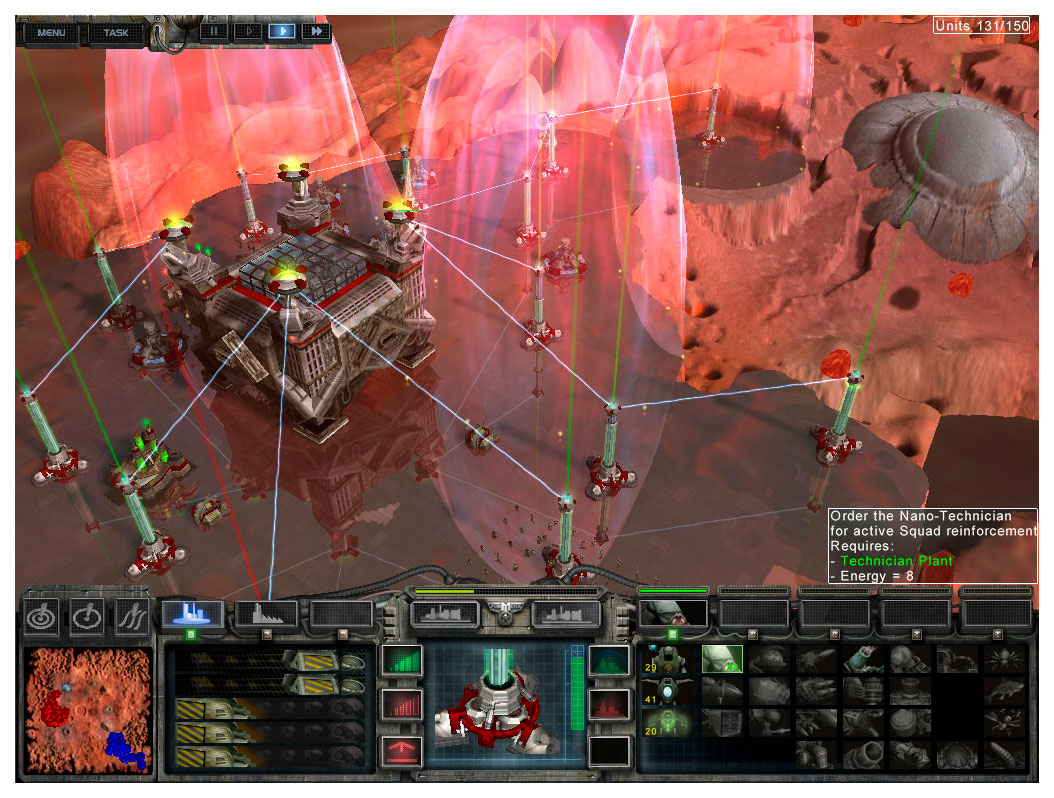Pause the game speed

[215, 31]
